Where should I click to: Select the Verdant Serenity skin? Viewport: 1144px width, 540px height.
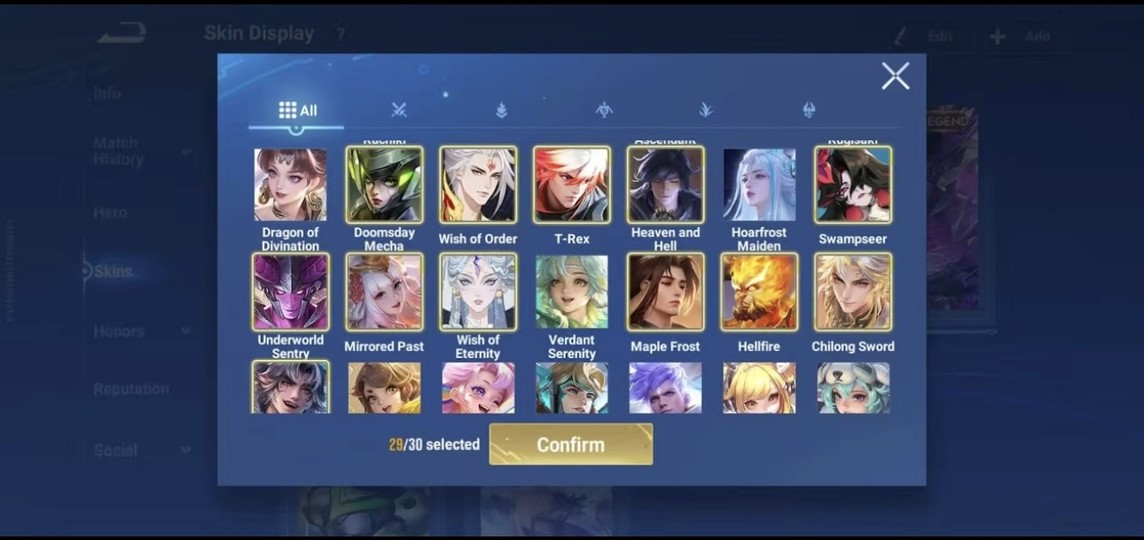click(x=572, y=292)
